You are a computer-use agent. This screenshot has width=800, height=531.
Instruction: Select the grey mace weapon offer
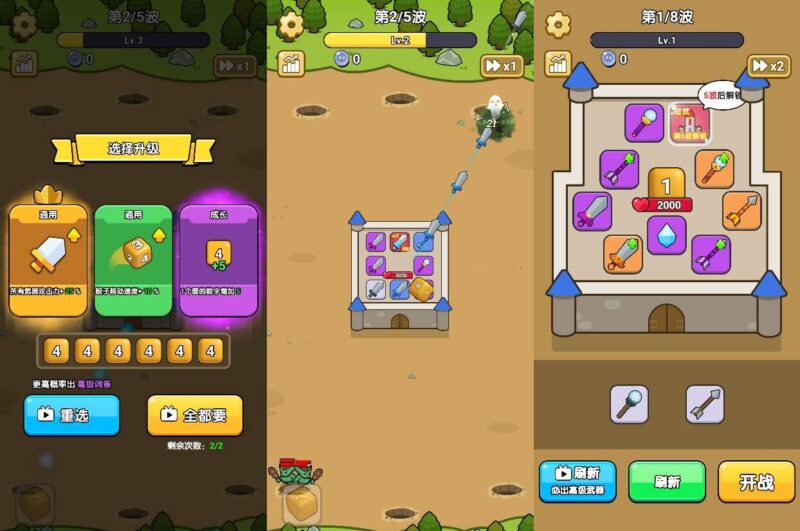[630, 404]
